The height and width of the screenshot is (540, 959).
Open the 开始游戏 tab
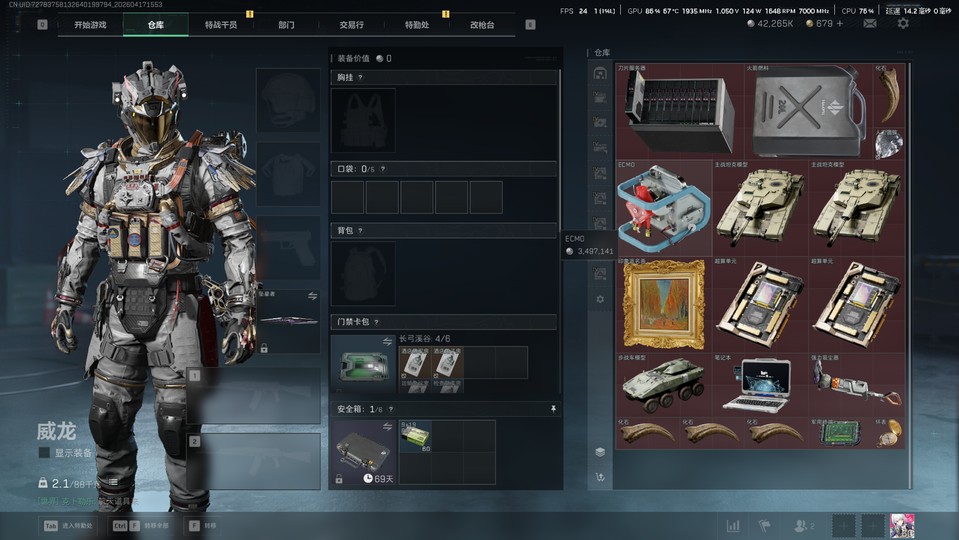click(90, 24)
